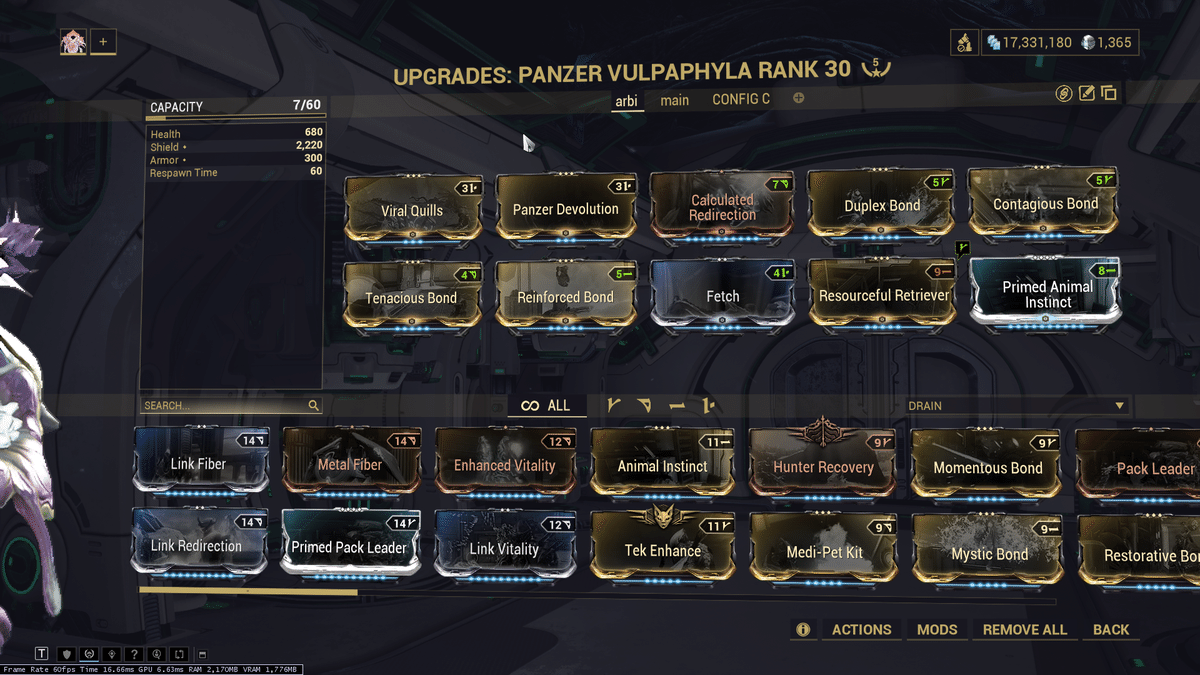Pick the Duplex Bond mod slot
1200x675 pixels.
coord(881,206)
